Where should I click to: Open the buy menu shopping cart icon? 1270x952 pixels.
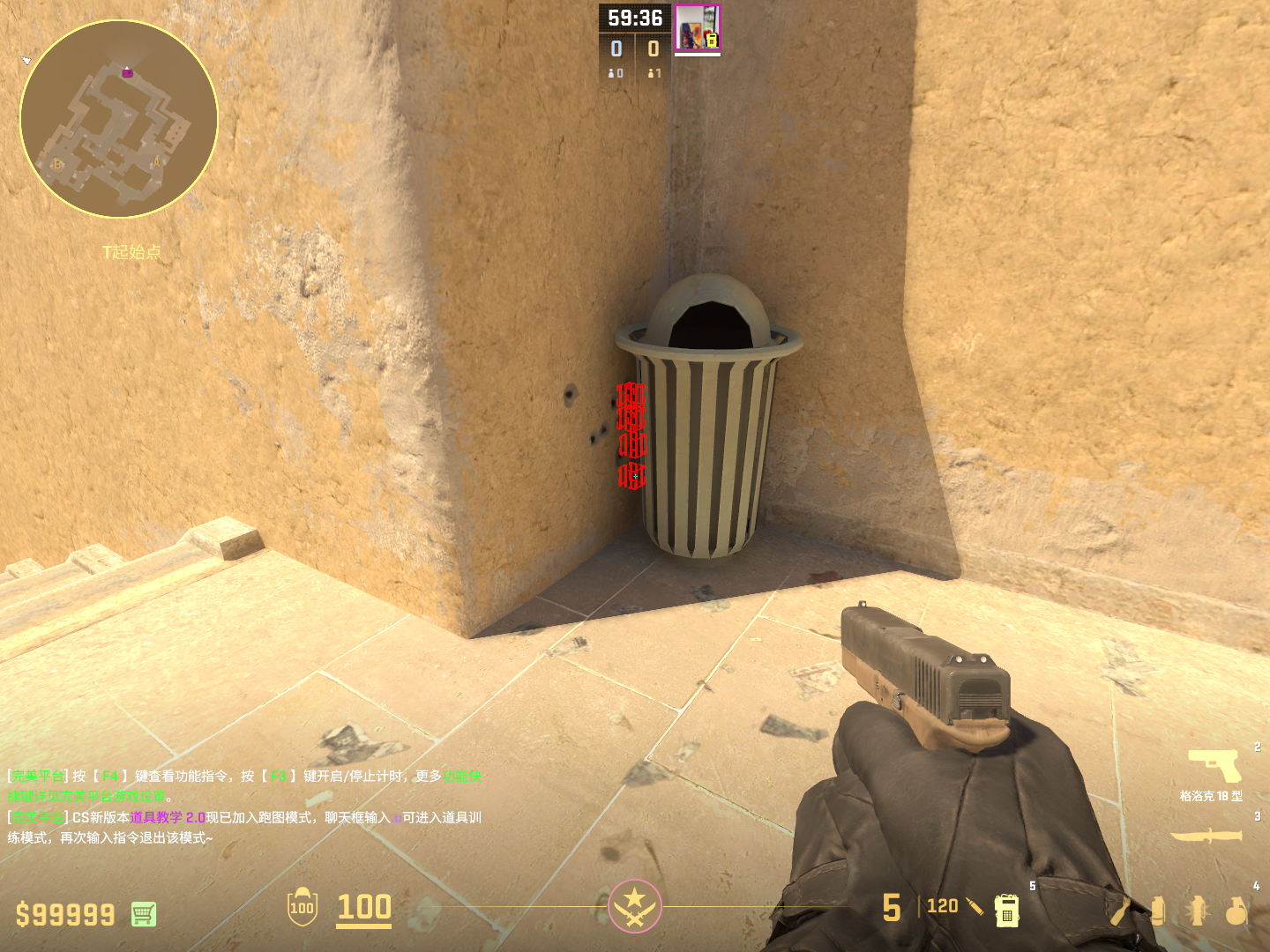point(144,914)
